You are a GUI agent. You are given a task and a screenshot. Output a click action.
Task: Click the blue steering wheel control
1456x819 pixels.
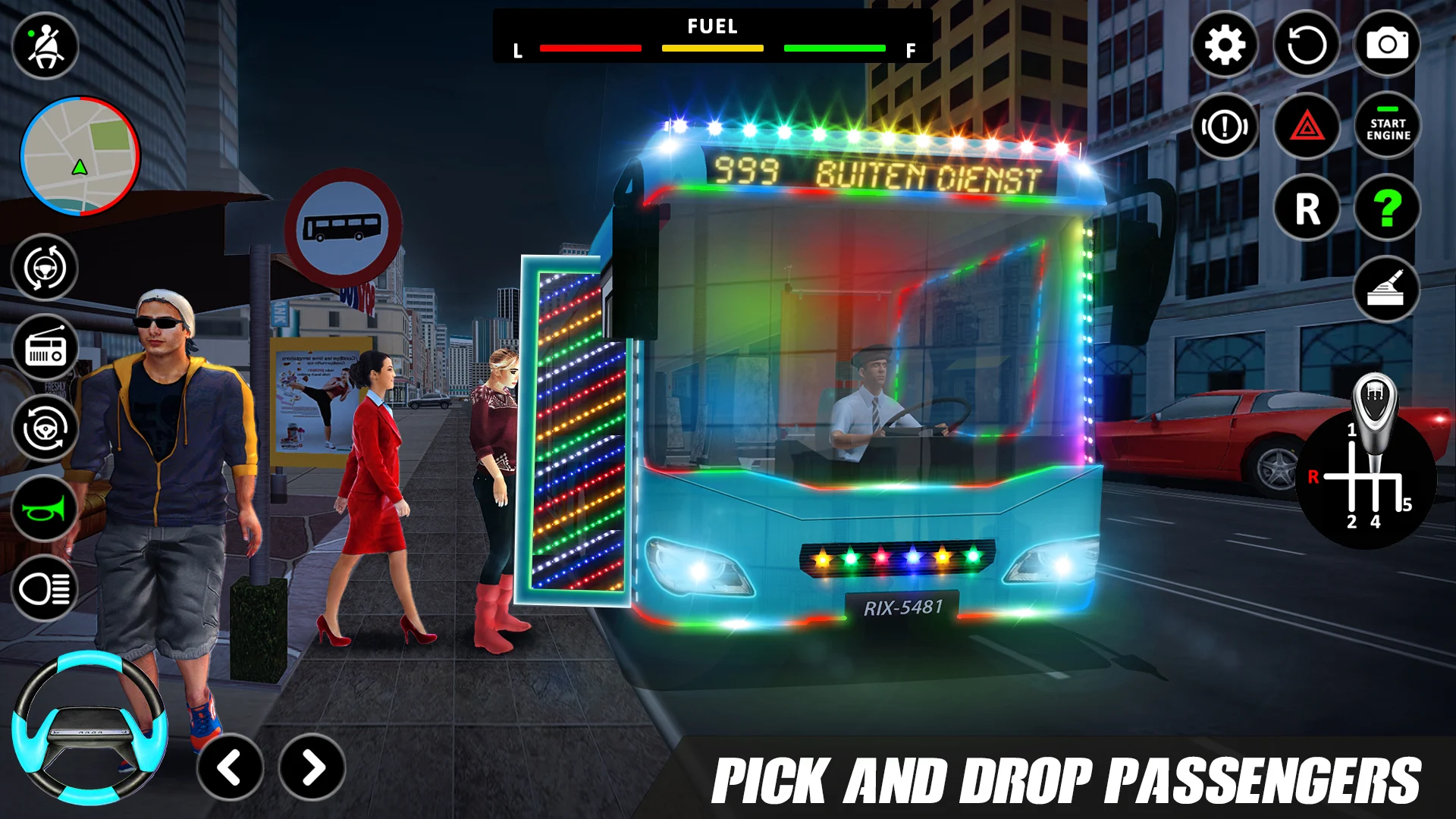coord(89,730)
